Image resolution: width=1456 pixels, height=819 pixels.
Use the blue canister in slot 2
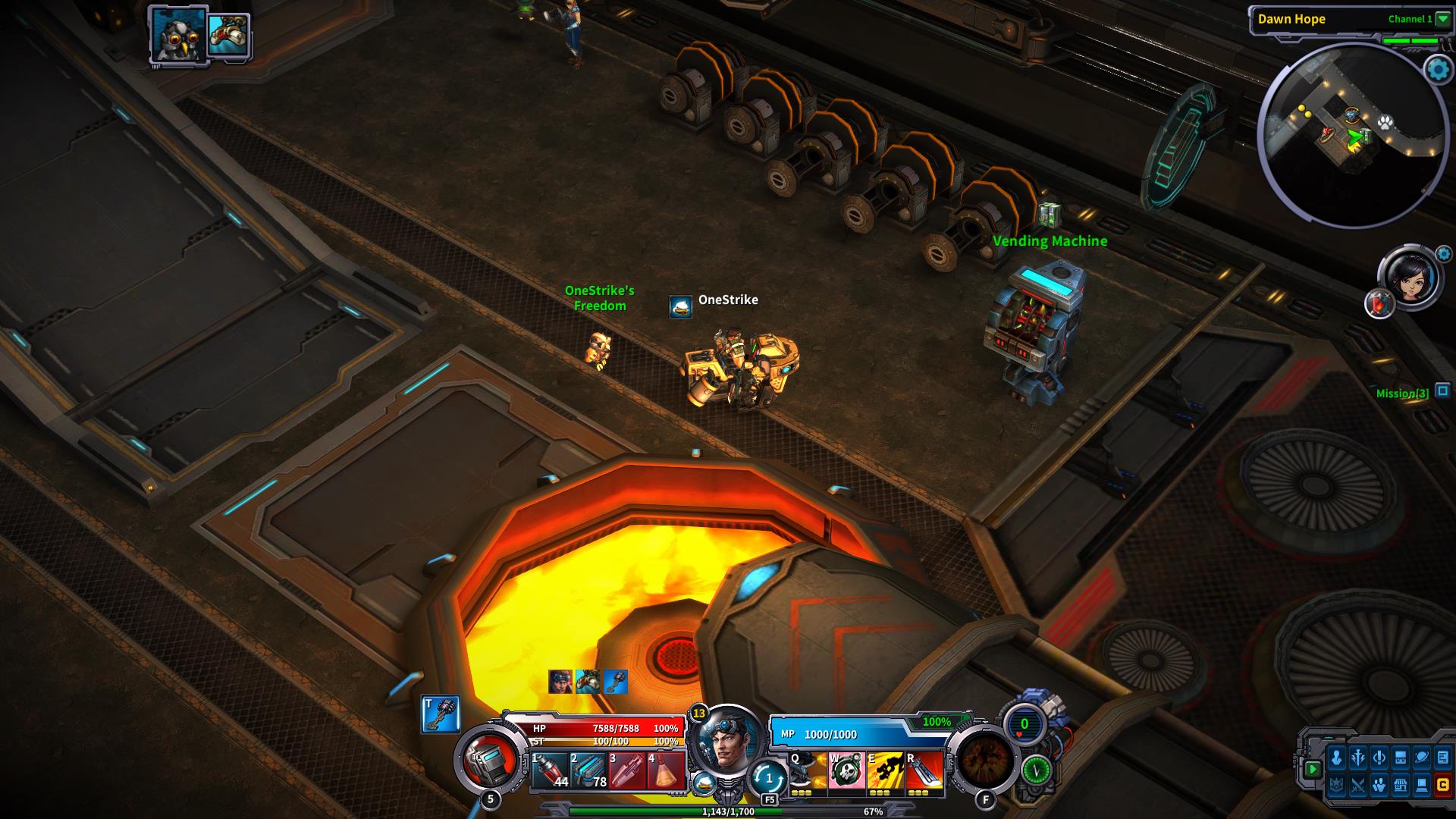pos(588,771)
